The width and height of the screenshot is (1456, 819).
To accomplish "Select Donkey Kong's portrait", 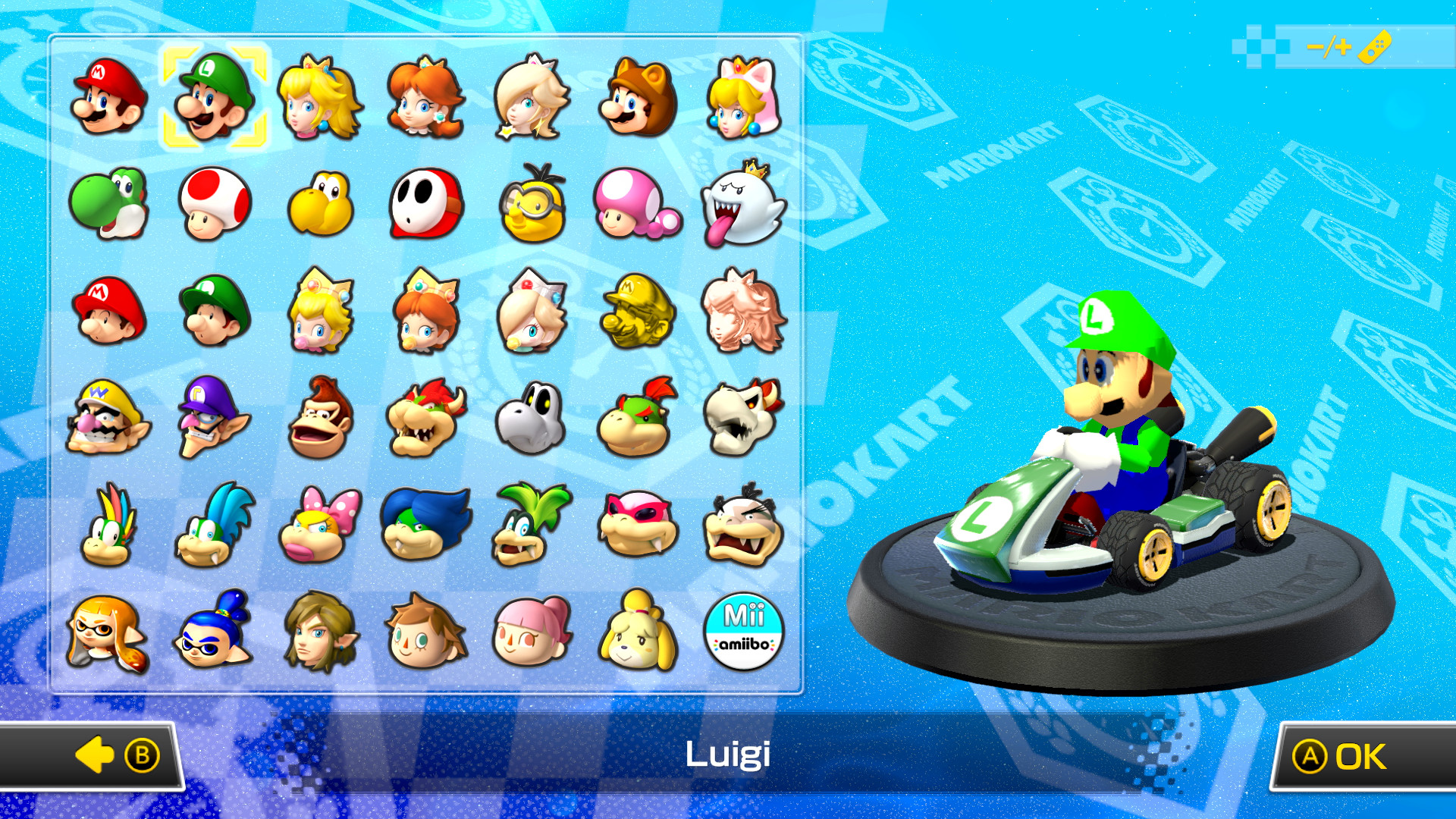I will (x=320, y=418).
